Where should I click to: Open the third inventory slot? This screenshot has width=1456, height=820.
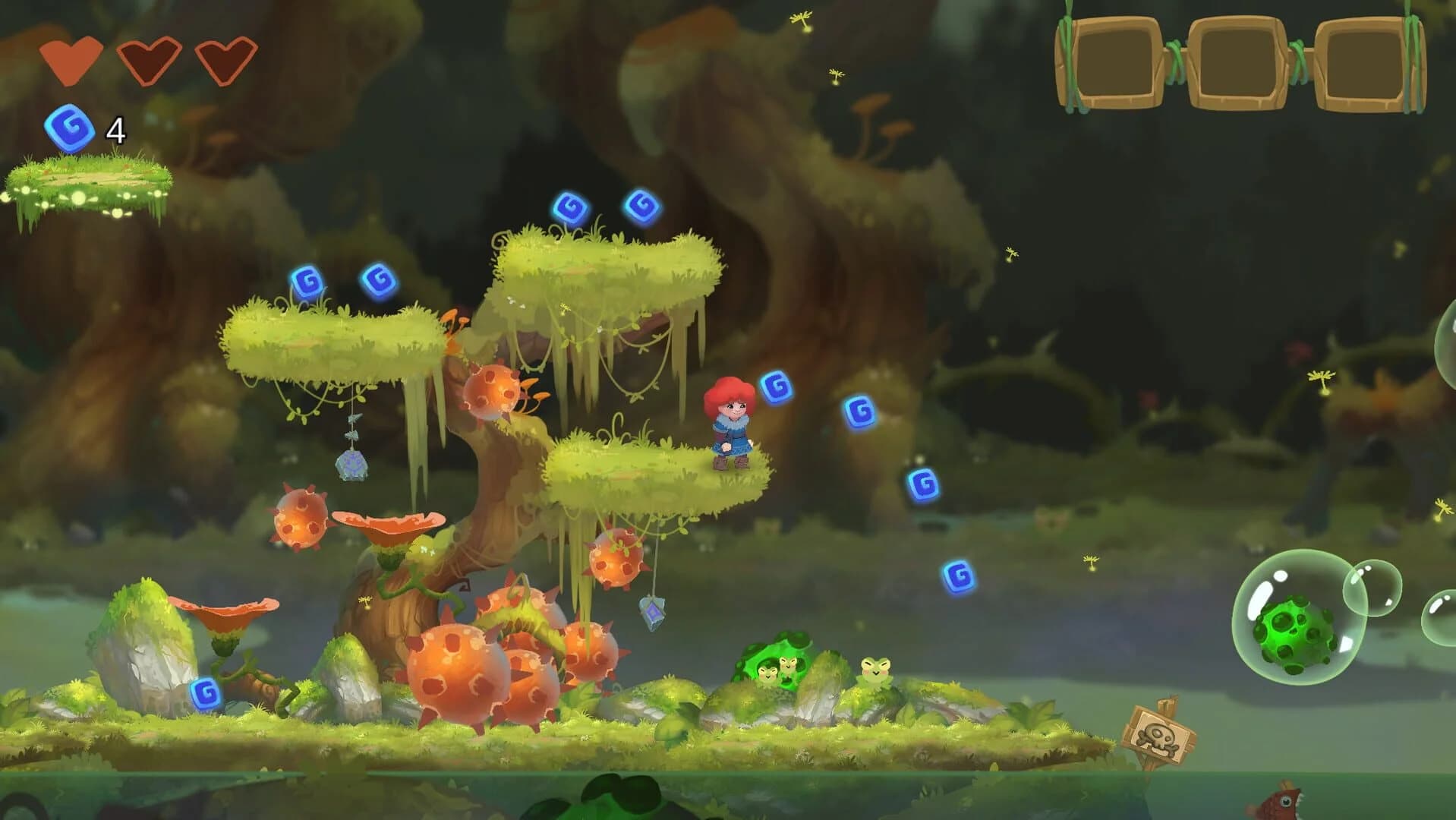tap(1363, 65)
